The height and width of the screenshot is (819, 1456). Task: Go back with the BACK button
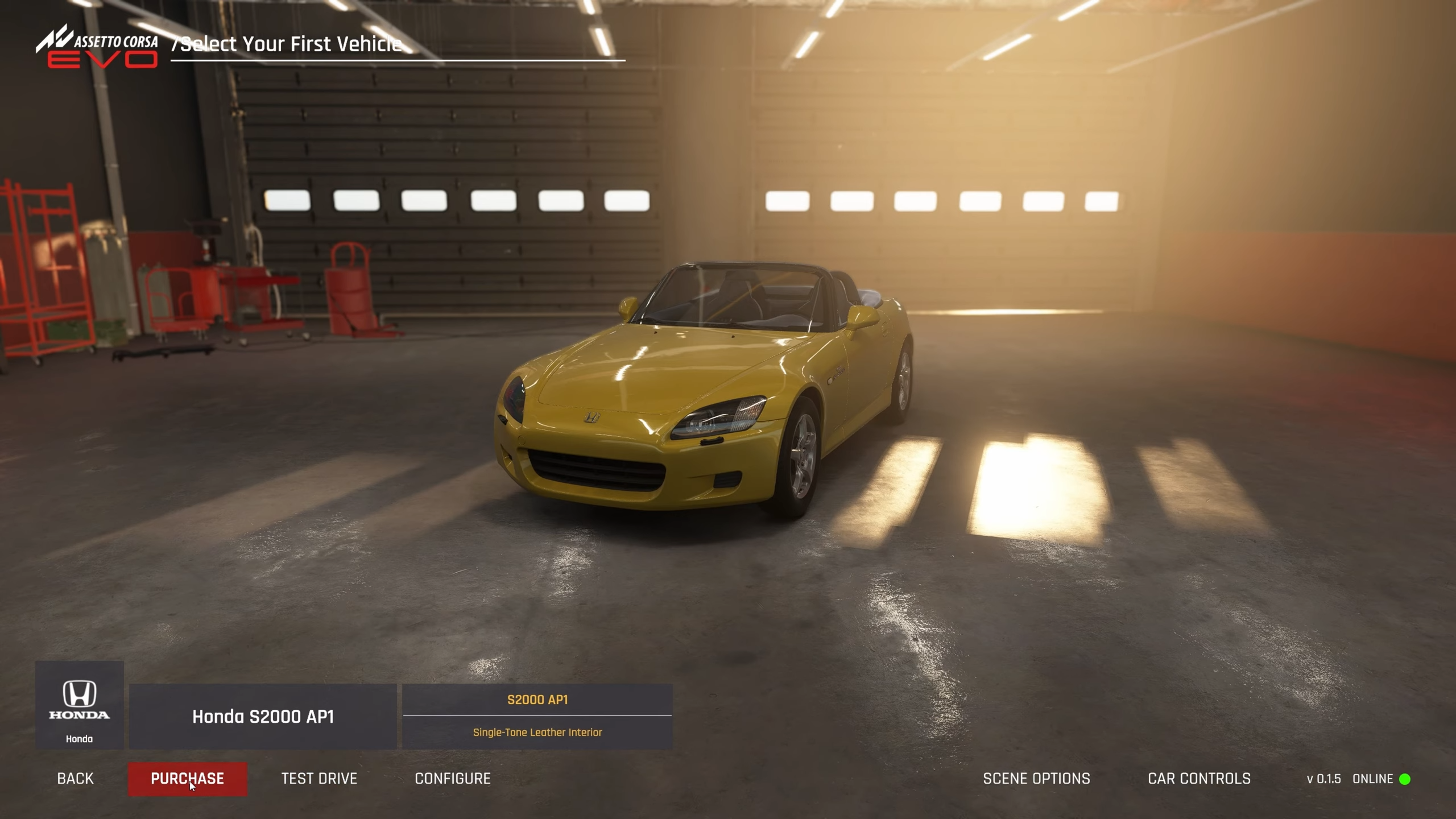tap(75, 779)
